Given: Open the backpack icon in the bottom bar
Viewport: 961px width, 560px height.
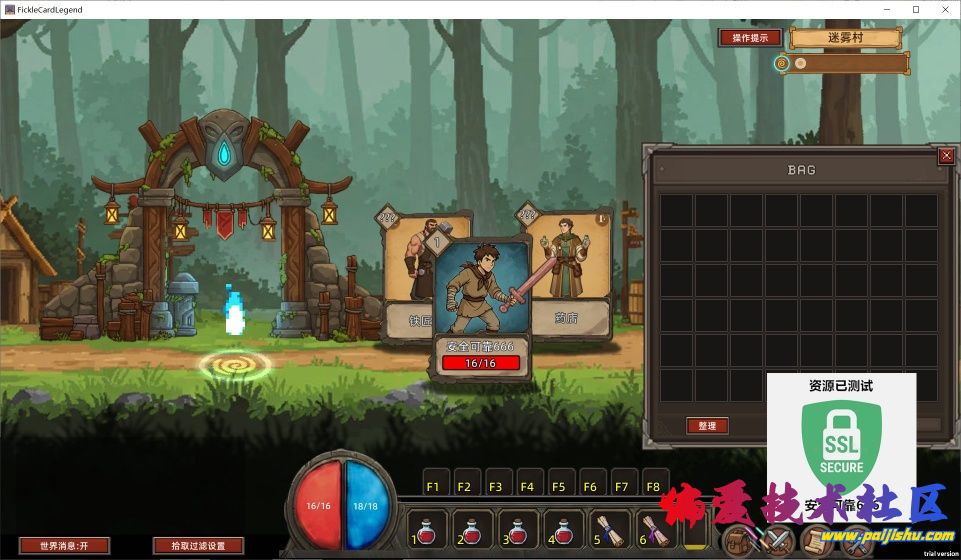Looking at the screenshot, I should coord(739,542).
